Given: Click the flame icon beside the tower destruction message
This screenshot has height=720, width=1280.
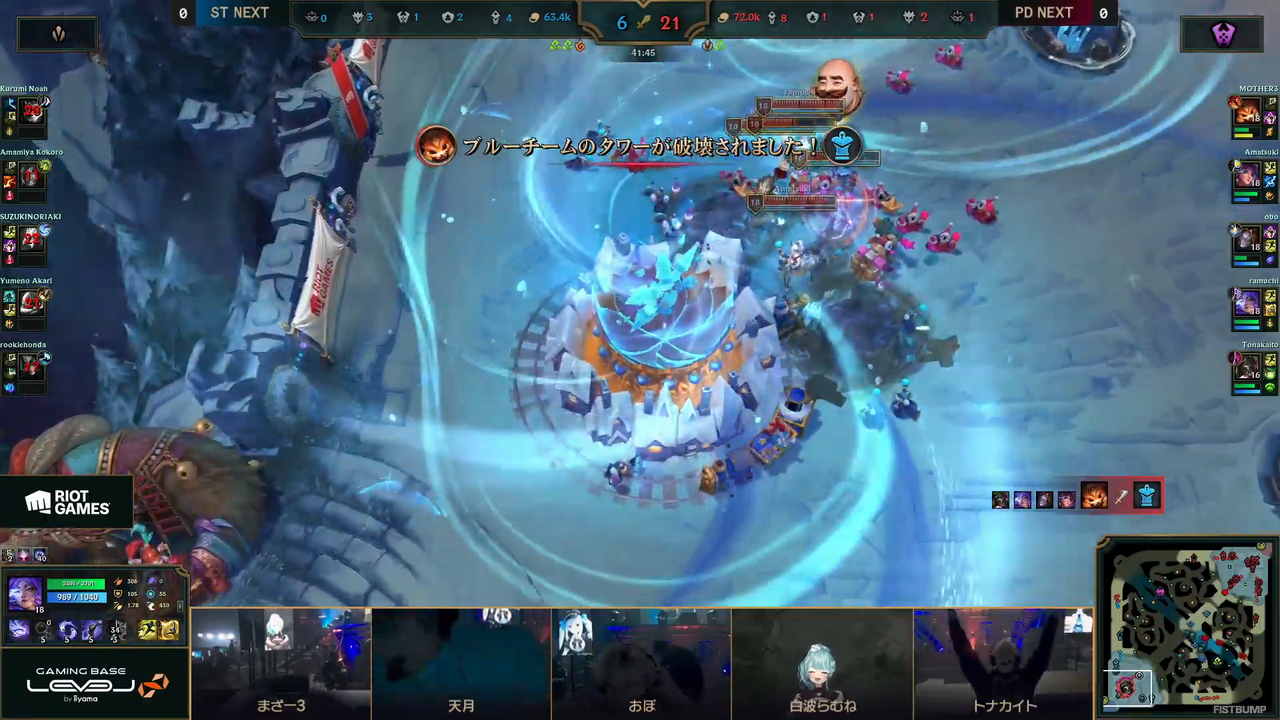Looking at the screenshot, I should 435,147.
